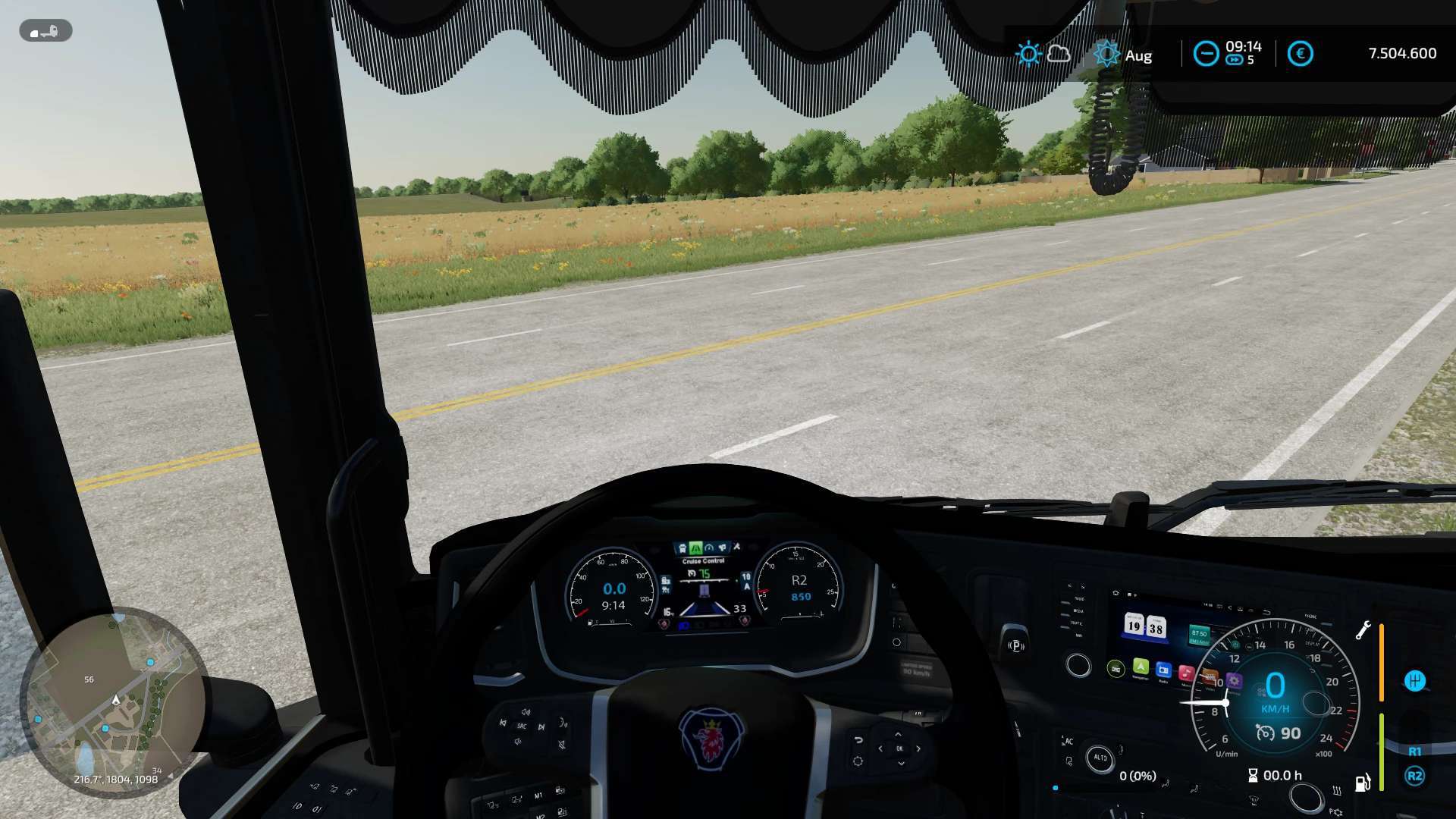Click the minimap in the corner

[x=112, y=702]
